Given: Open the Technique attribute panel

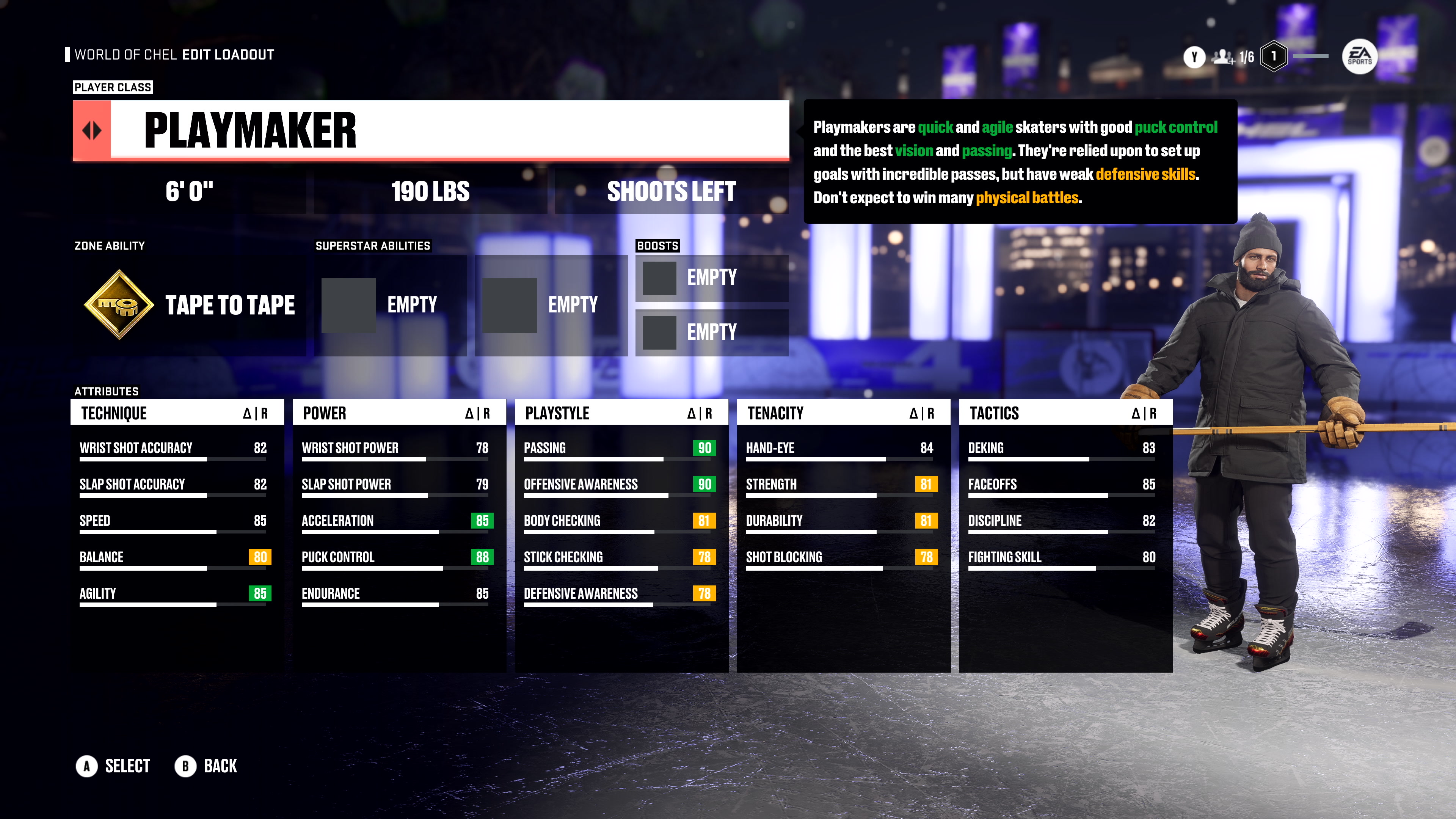Looking at the screenshot, I should pos(176,413).
